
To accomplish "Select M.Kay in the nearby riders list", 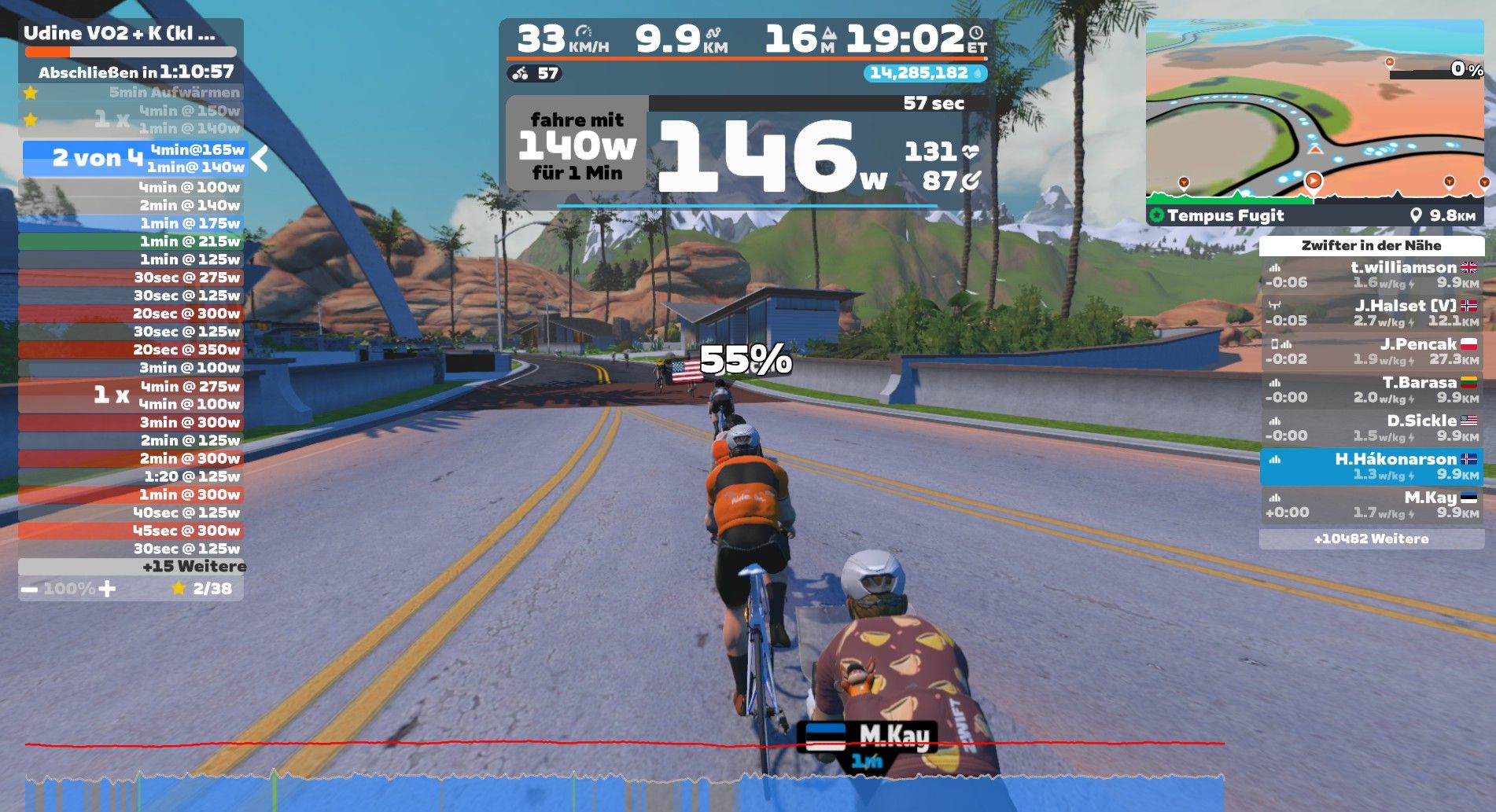I will (1372, 505).
